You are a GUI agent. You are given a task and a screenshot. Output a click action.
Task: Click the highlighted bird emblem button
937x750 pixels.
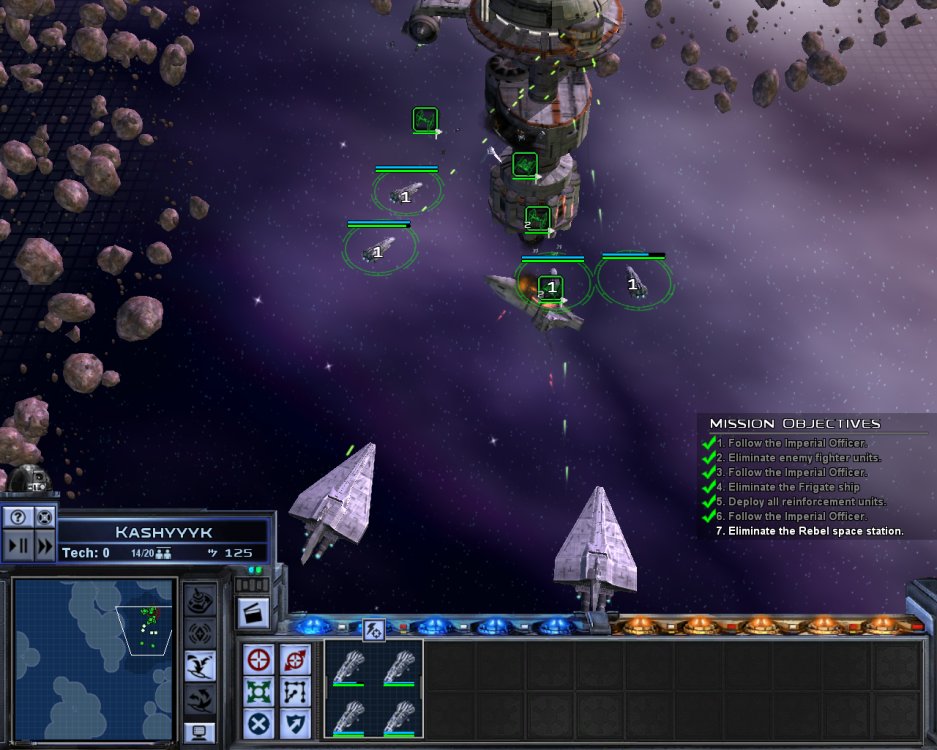pos(200,666)
